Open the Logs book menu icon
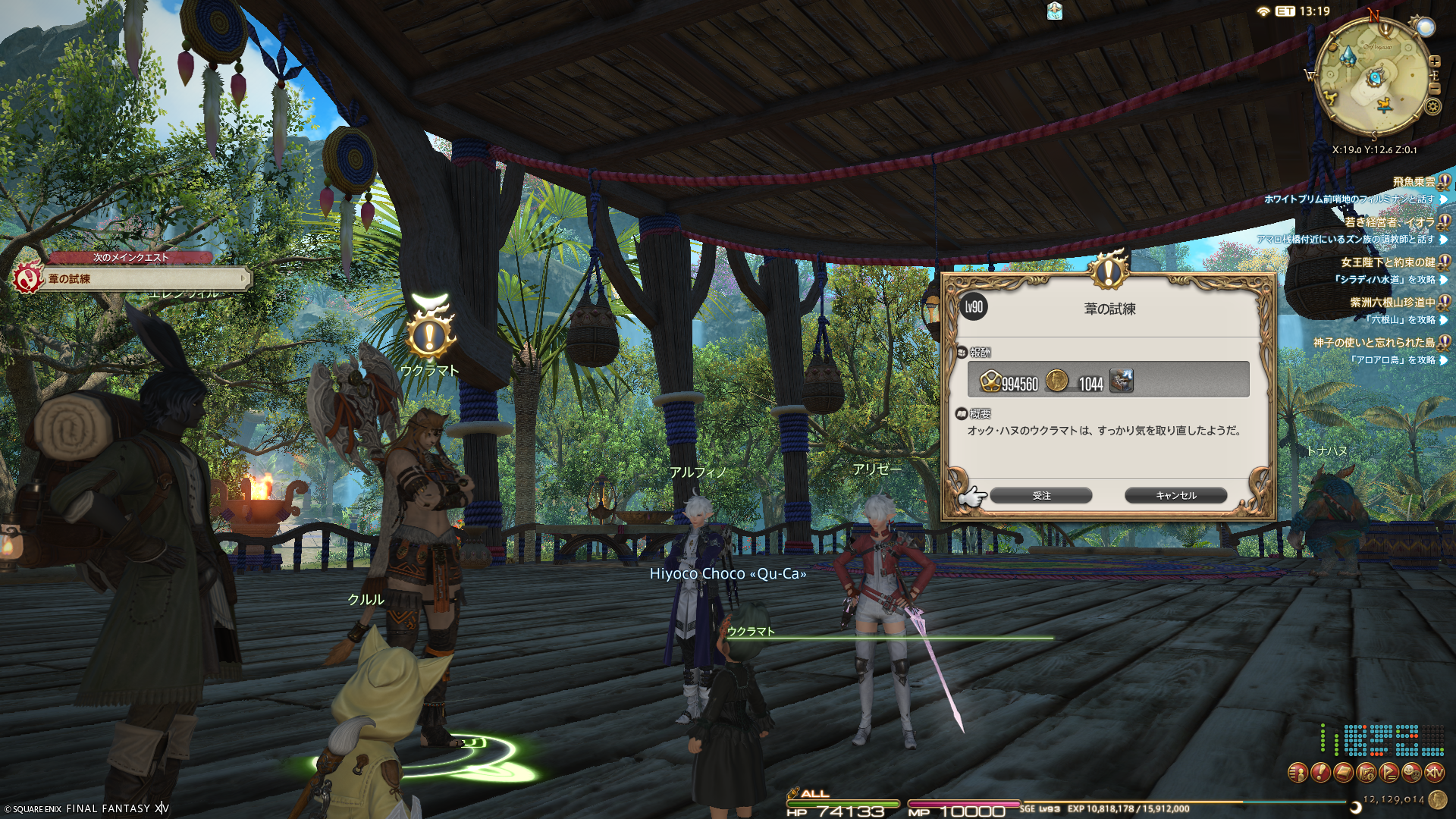The width and height of the screenshot is (1456, 819). (1343, 773)
